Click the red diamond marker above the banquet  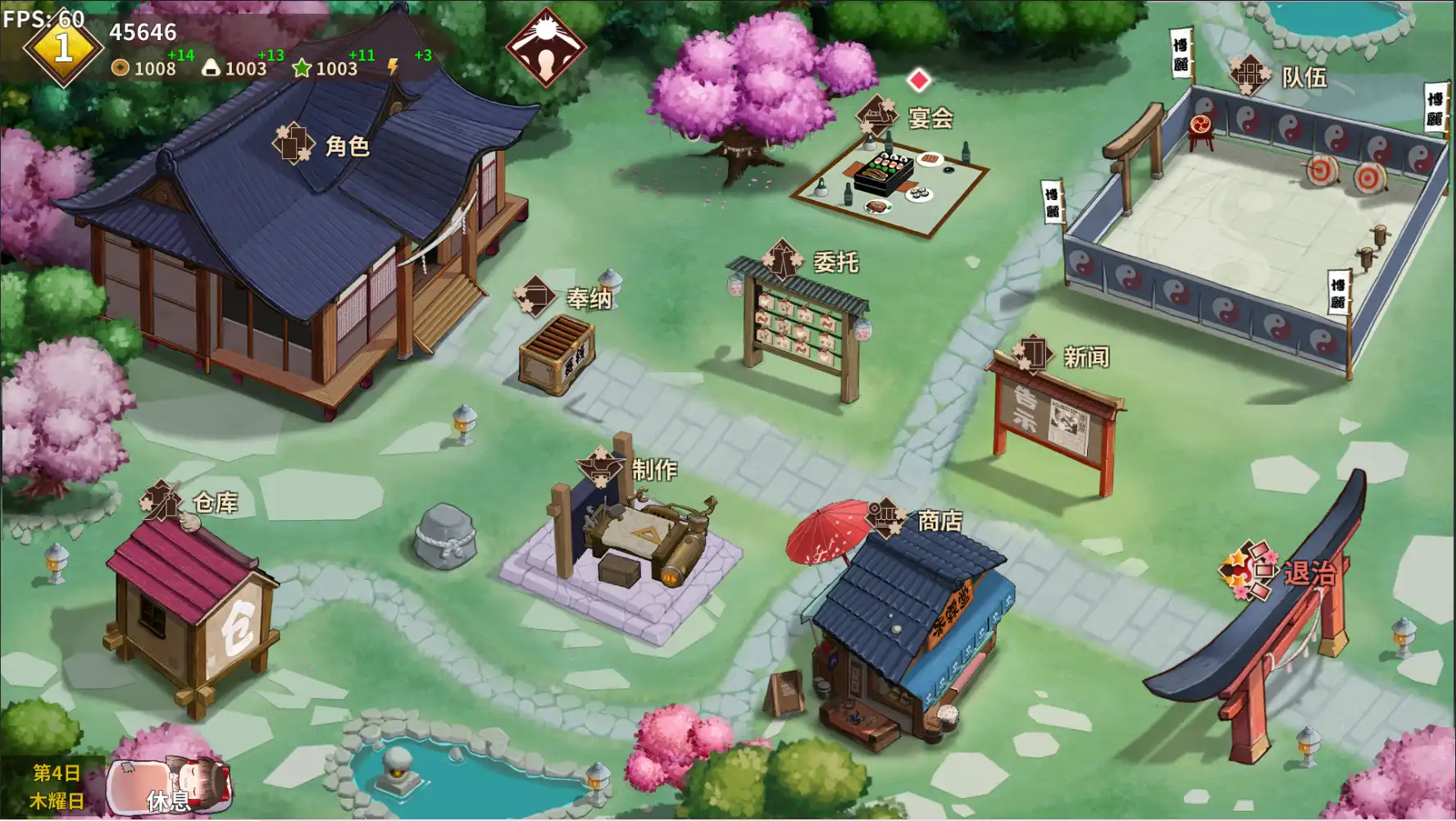[920, 79]
